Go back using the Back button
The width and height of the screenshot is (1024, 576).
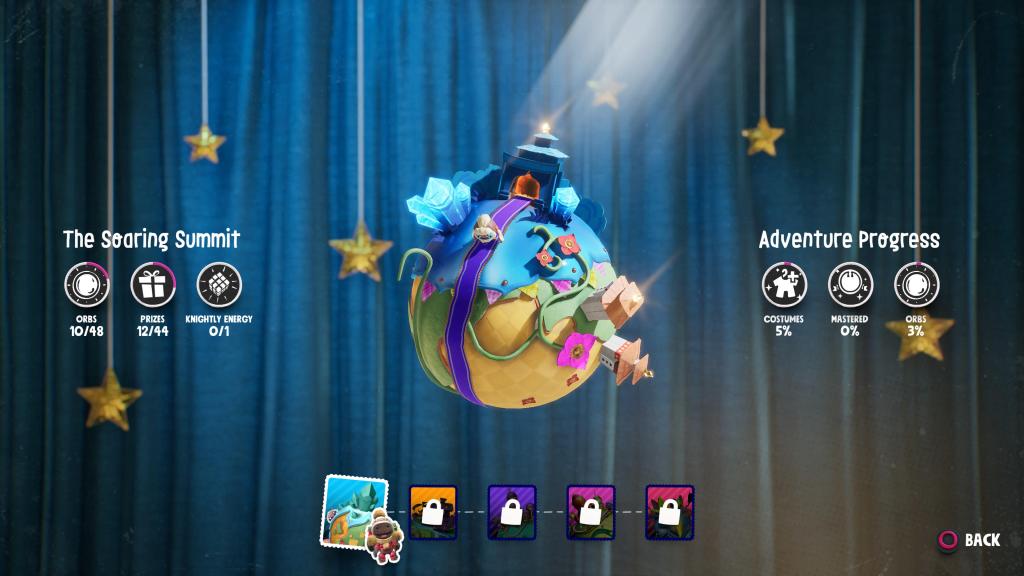pyautogui.click(x=968, y=540)
